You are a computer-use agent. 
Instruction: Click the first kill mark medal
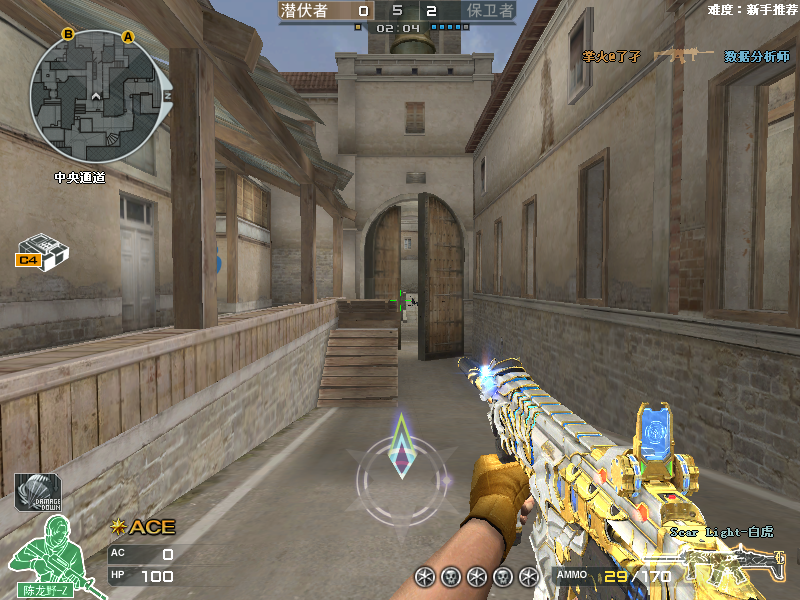coord(425,576)
